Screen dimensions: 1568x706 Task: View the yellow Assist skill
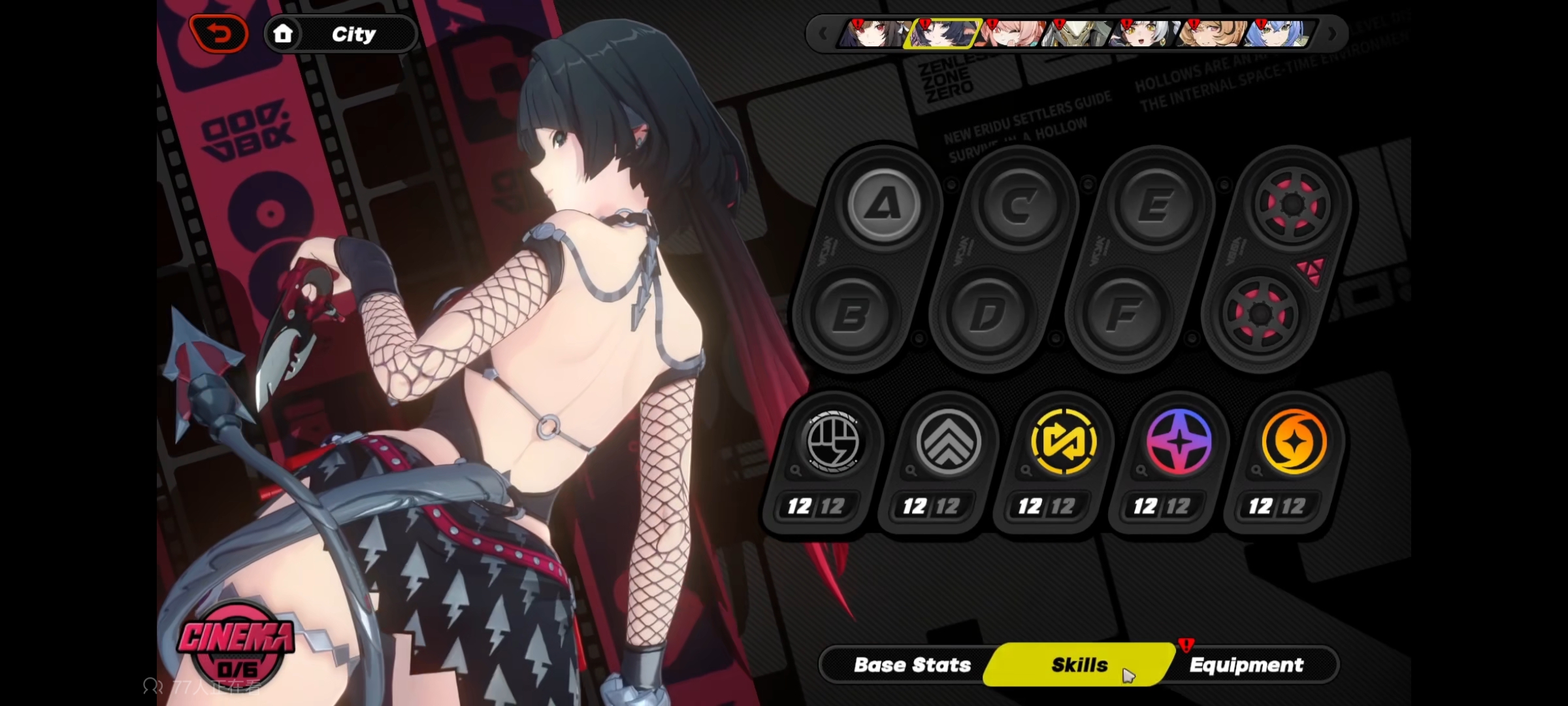[1063, 443]
